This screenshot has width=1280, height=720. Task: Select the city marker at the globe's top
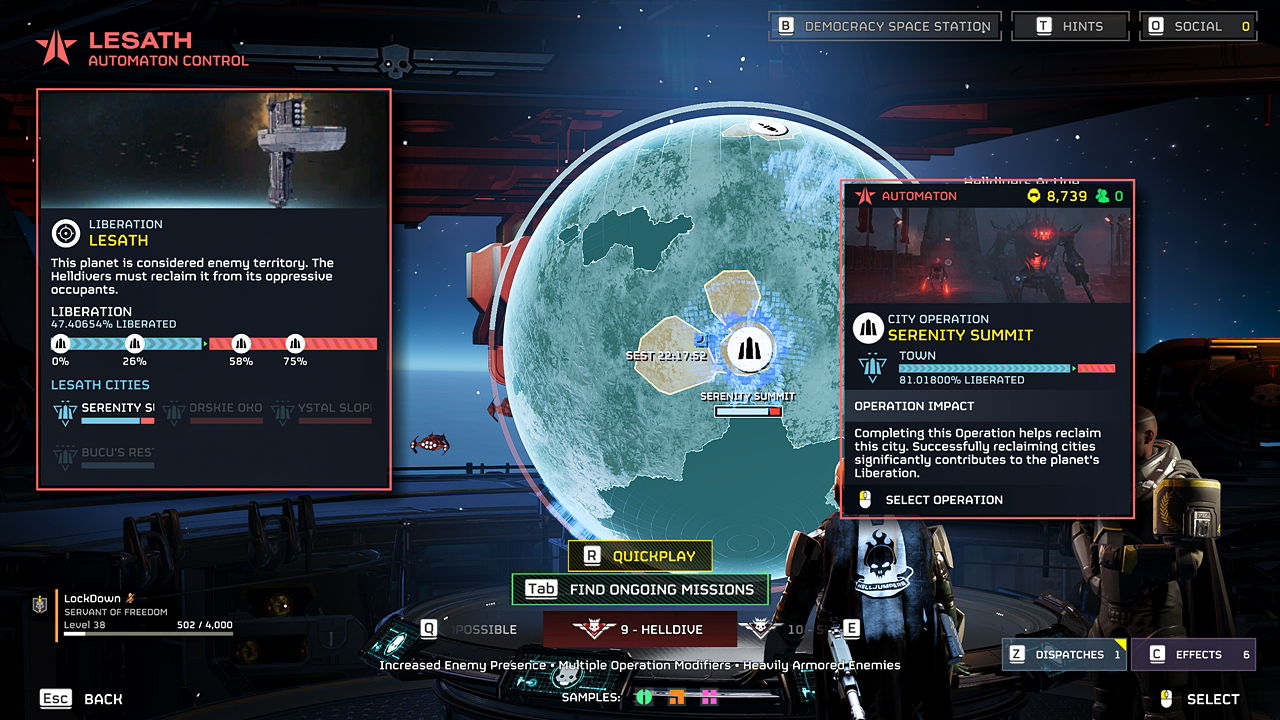pos(769,127)
